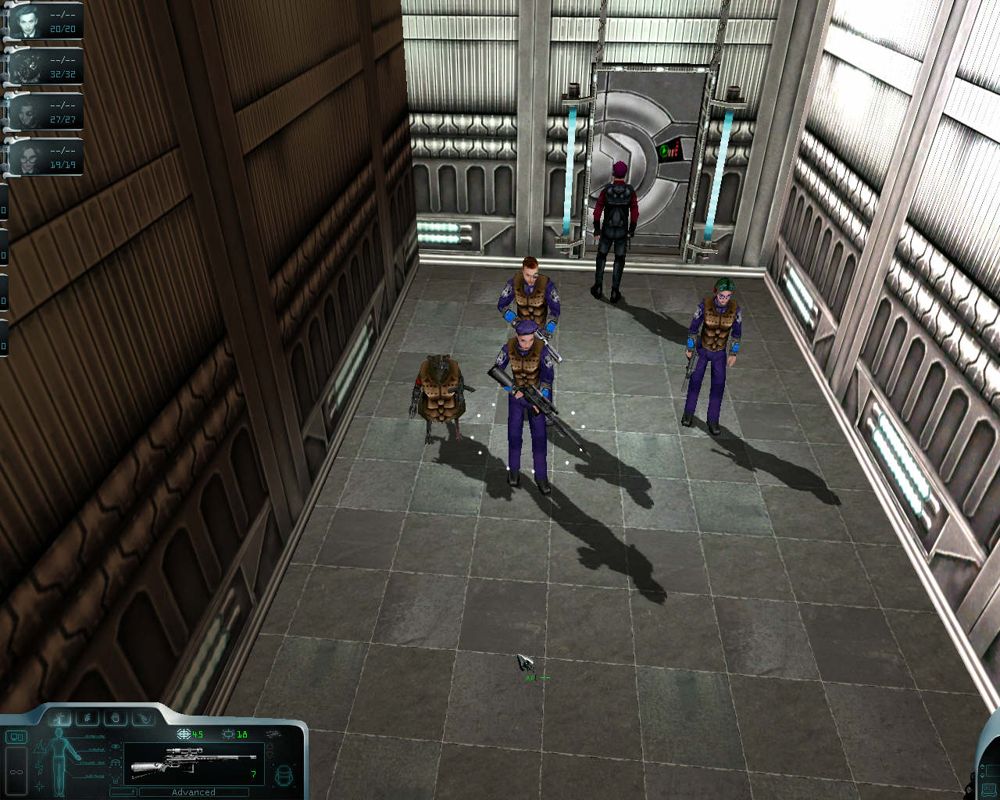Viewport: 1000px width, 800px height.
Task: Toggle the Advanced firing mode label
Action: point(193,792)
